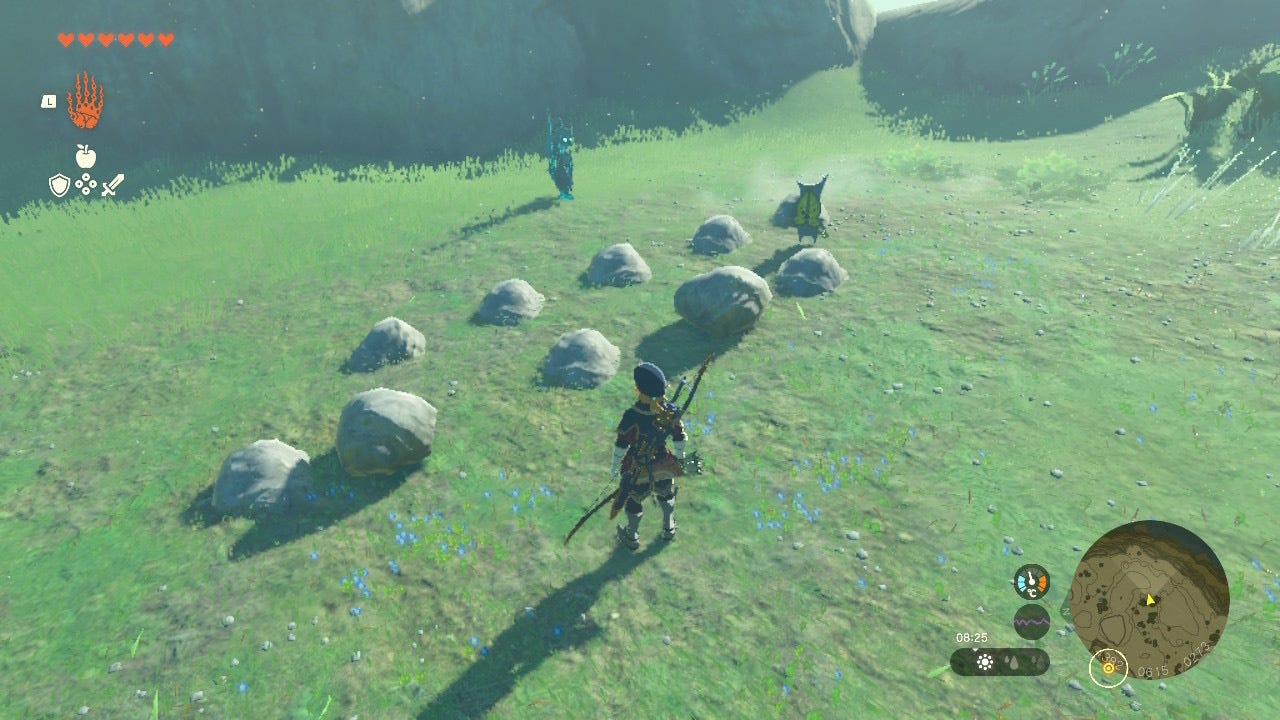This screenshot has width=1280, height=720.
Task: Click the apple food icon
Action: (x=86, y=158)
